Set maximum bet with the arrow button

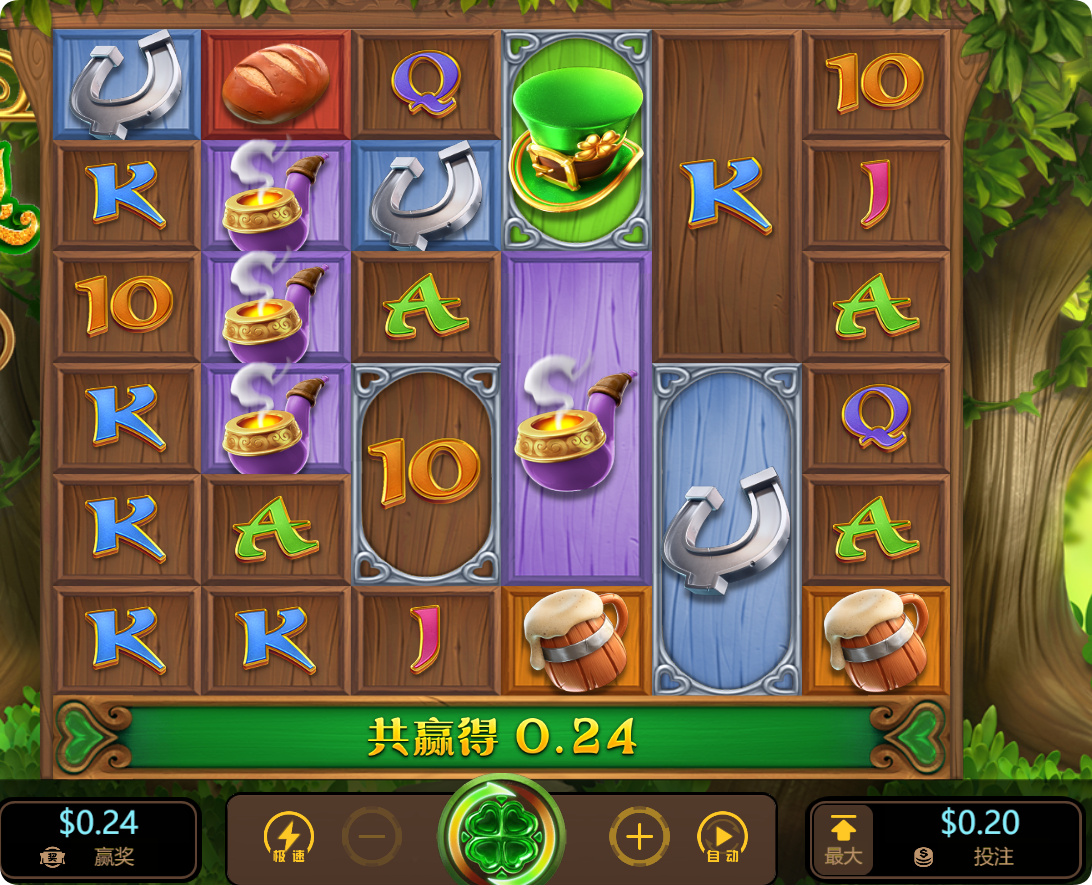pyautogui.click(x=842, y=840)
